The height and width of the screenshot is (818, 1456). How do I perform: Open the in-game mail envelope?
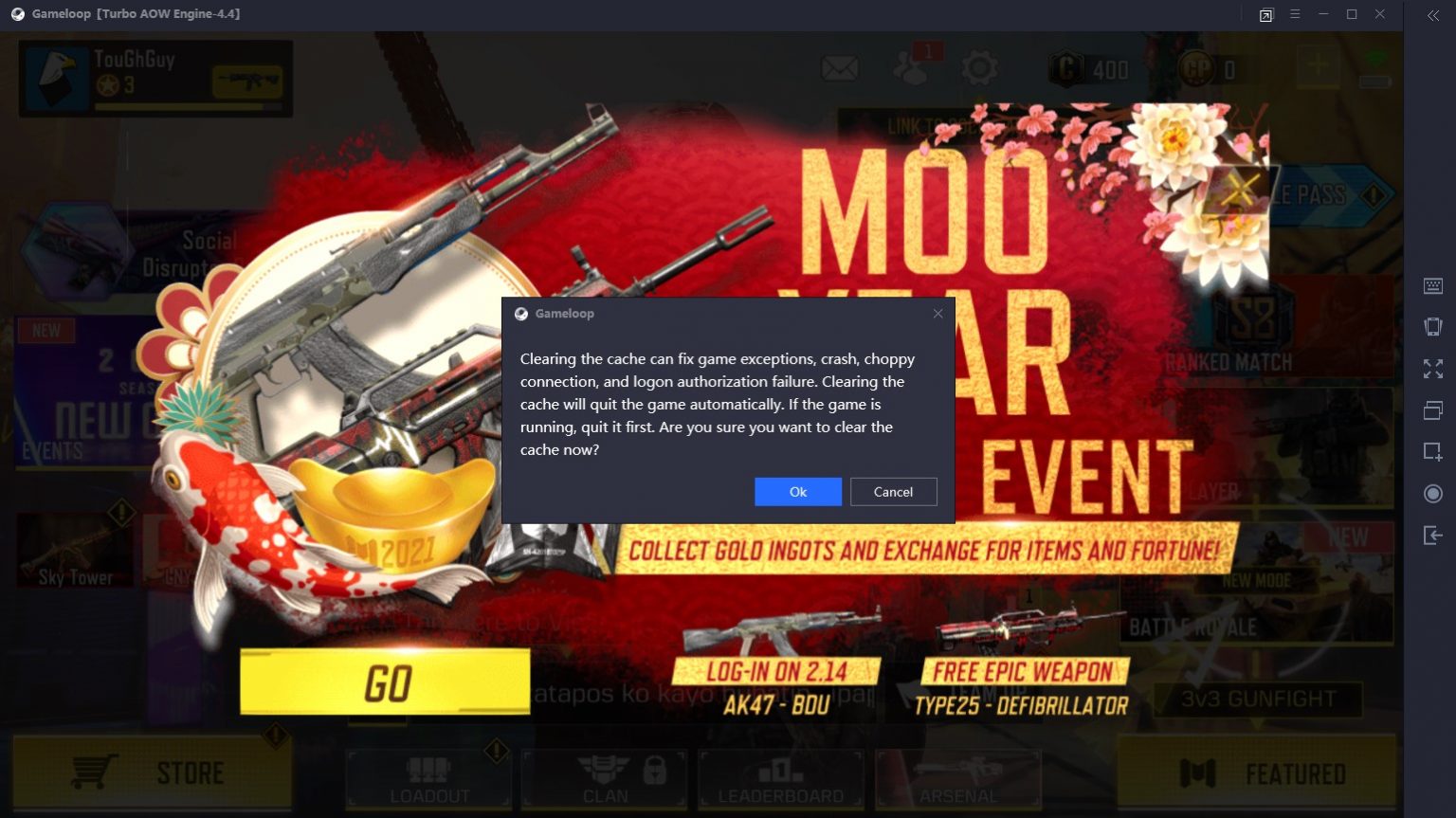pos(838,67)
